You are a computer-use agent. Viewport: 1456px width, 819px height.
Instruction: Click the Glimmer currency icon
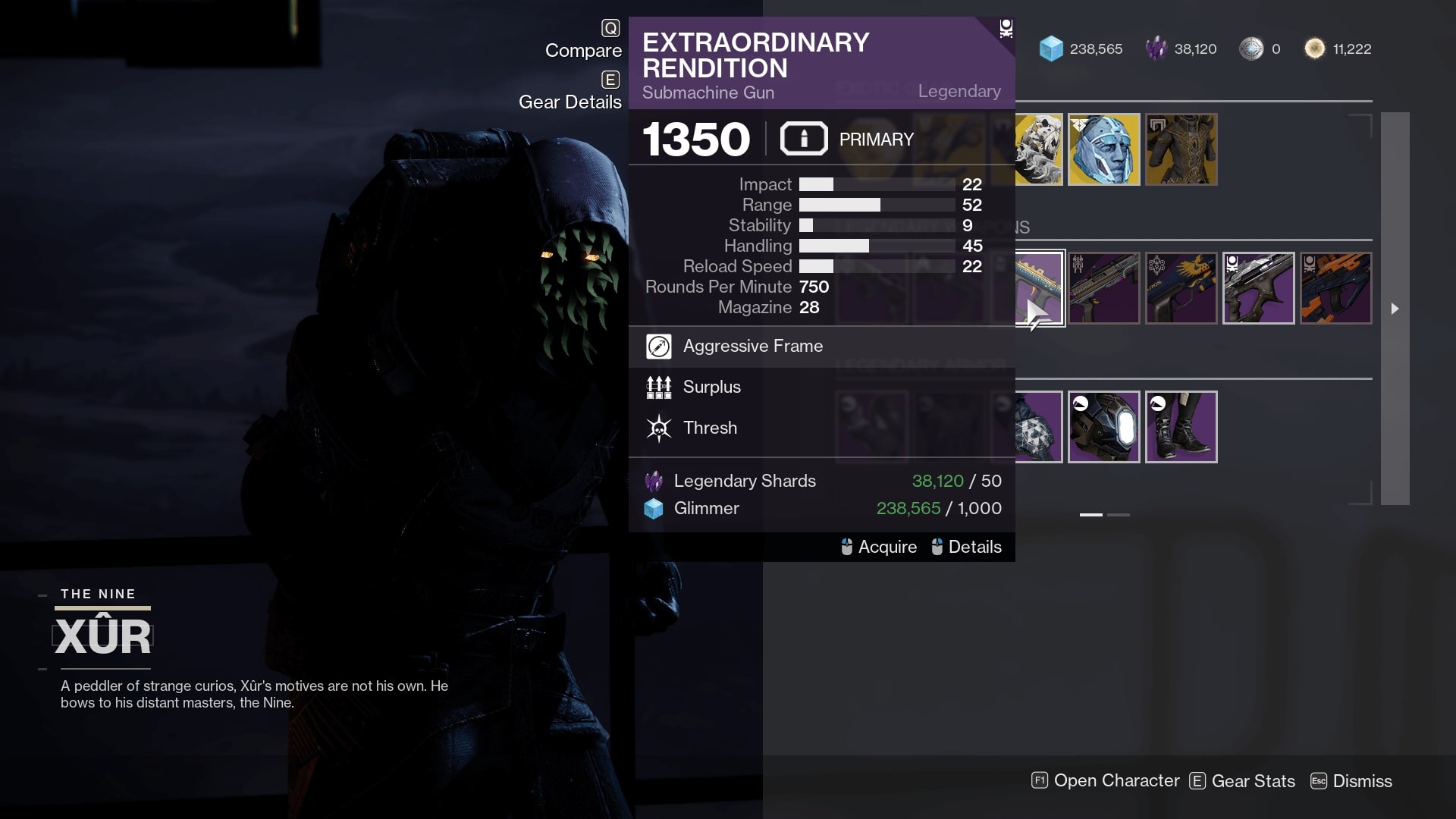coord(654,508)
